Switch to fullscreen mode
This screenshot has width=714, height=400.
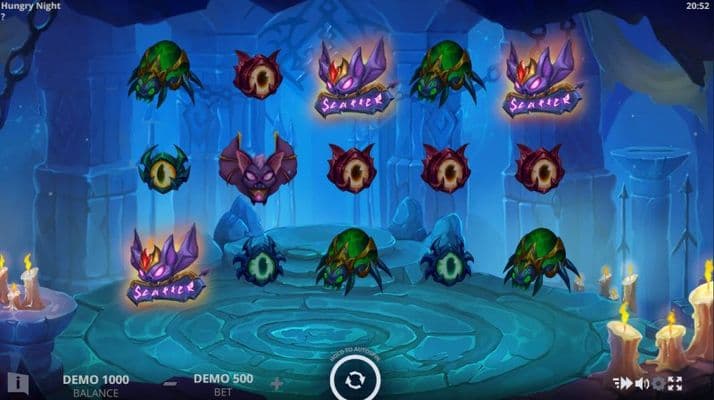tap(675, 383)
